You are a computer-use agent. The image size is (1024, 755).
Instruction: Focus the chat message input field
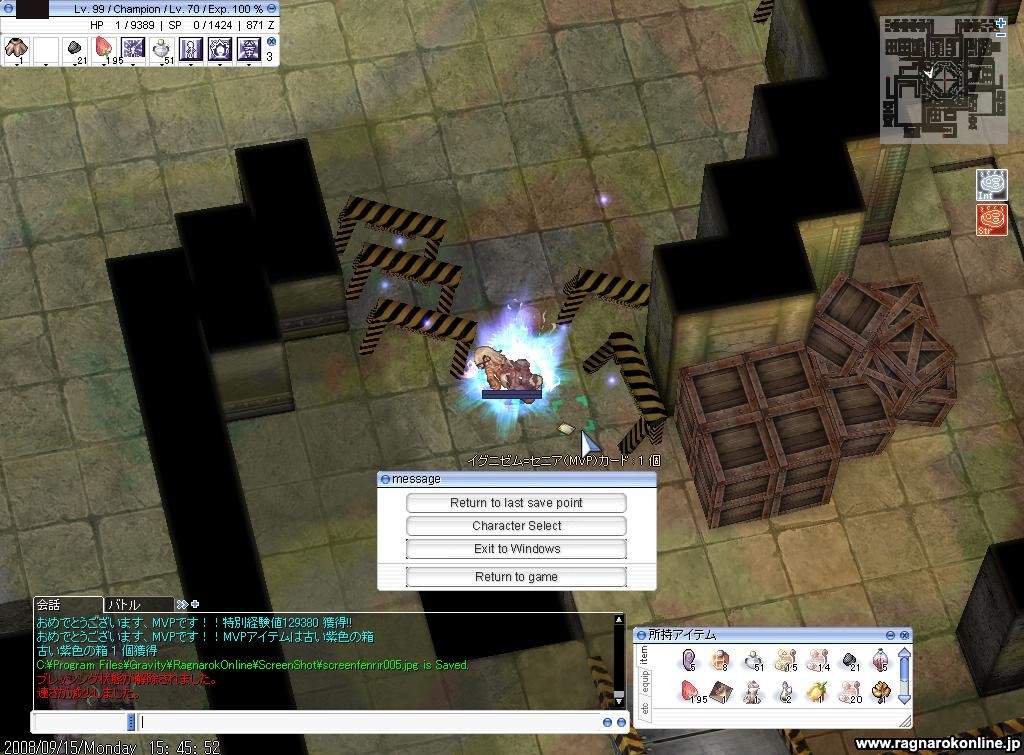click(x=368, y=722)
